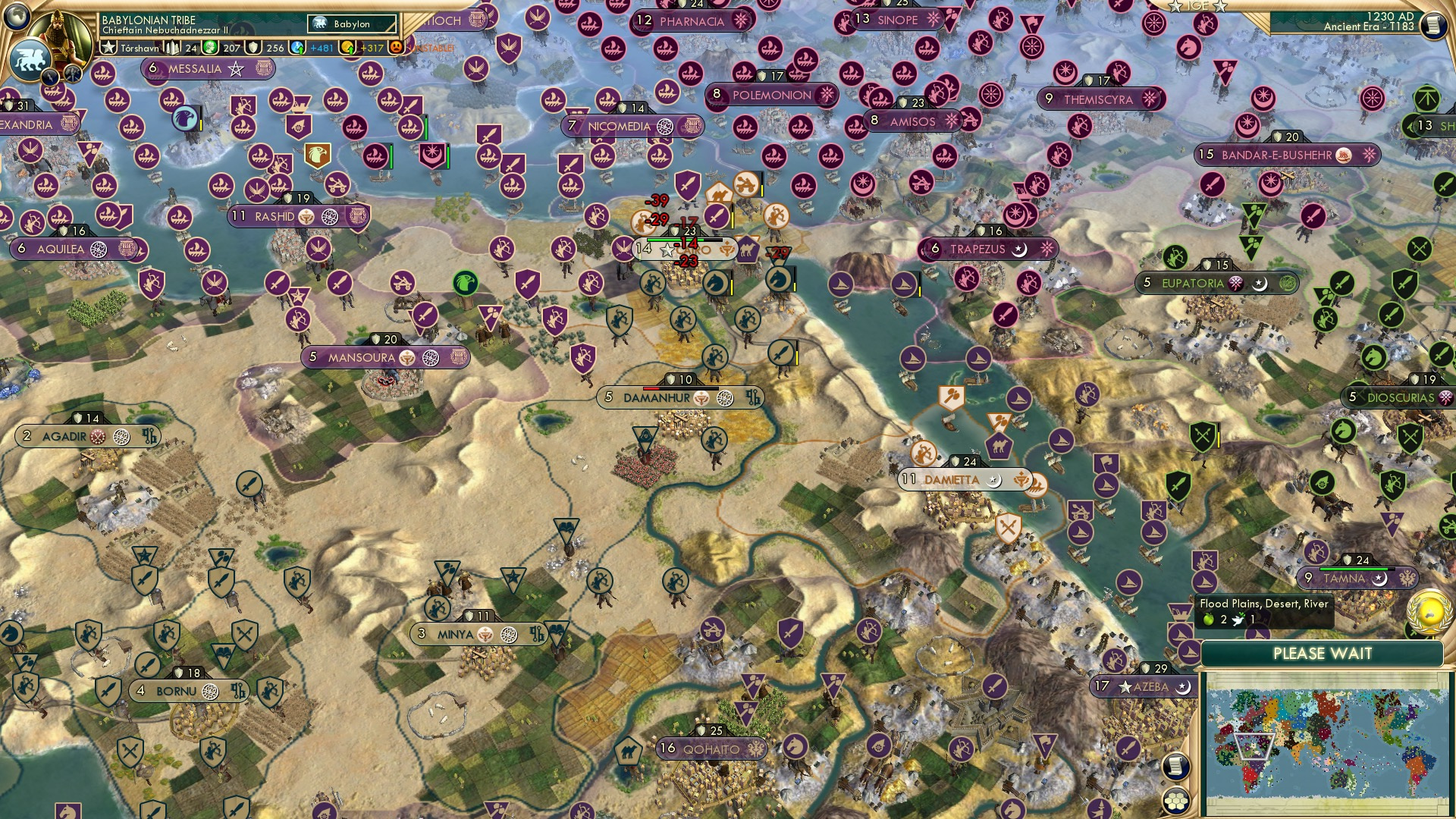Open the notification scroll icon at top right
1456x819 pixels.
coord(1436,24)
